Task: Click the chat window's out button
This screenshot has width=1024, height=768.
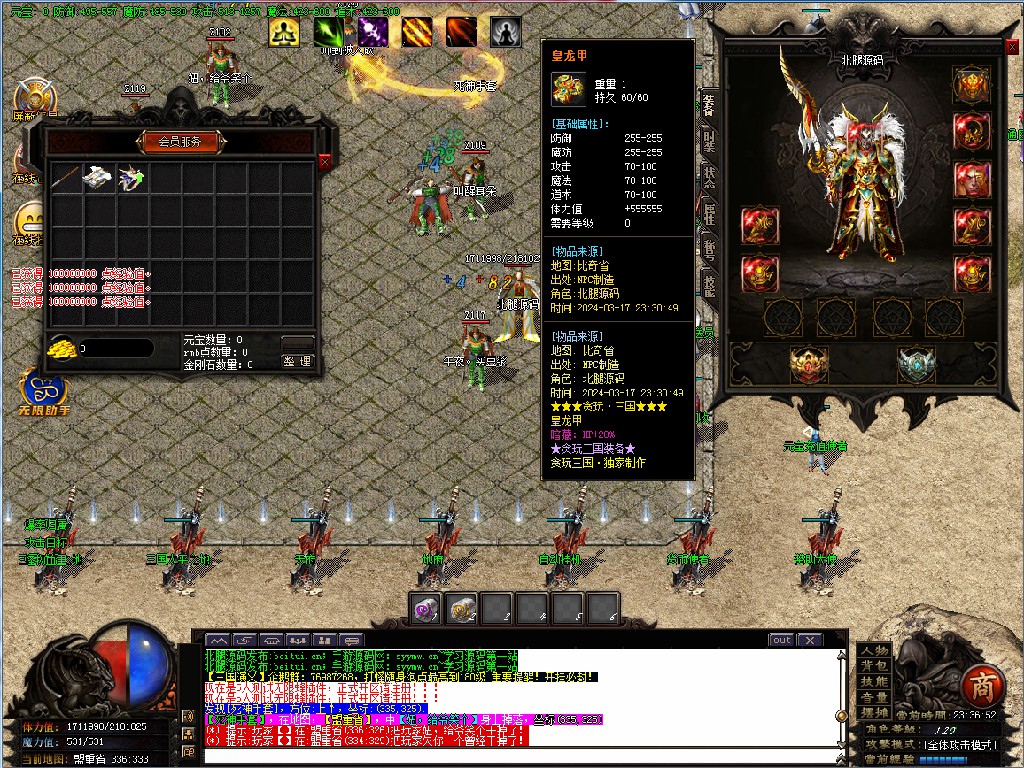Action: (781, 640)
